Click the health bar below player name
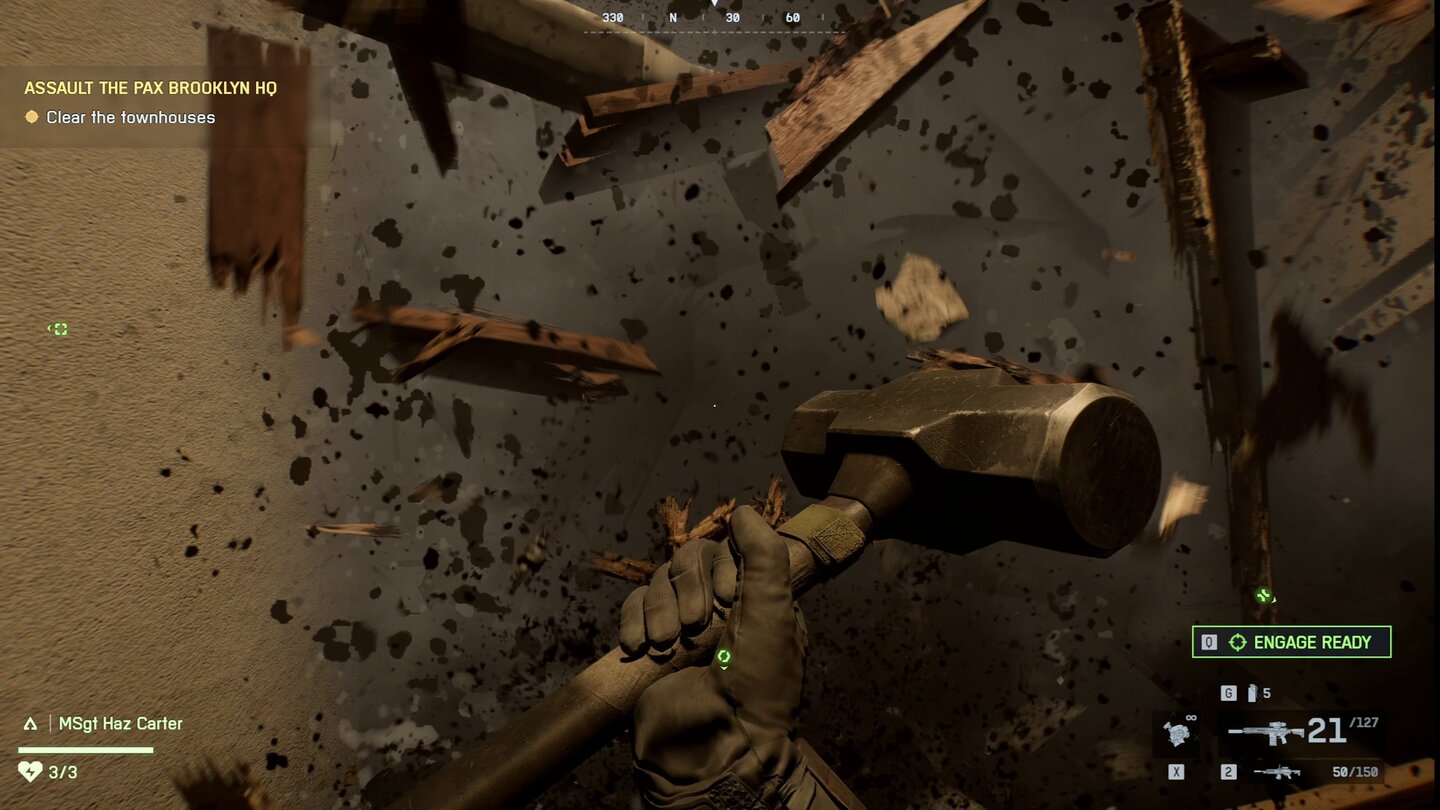The width and height of the screenshot is (1440, 810). [x=83, y=749]
